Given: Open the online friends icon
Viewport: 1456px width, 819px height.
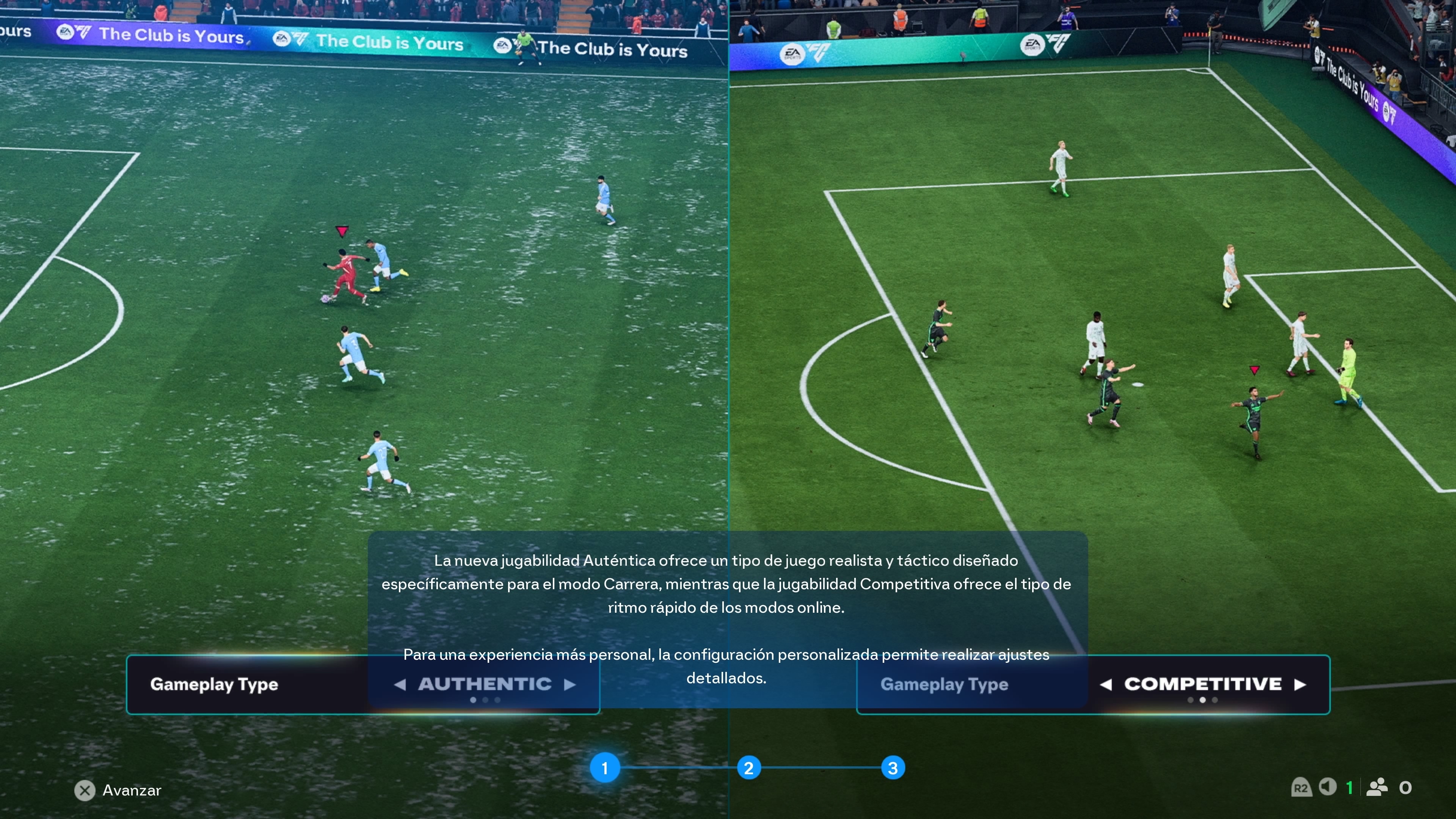Looking at the screenshot, I should tap(1377, 787).
